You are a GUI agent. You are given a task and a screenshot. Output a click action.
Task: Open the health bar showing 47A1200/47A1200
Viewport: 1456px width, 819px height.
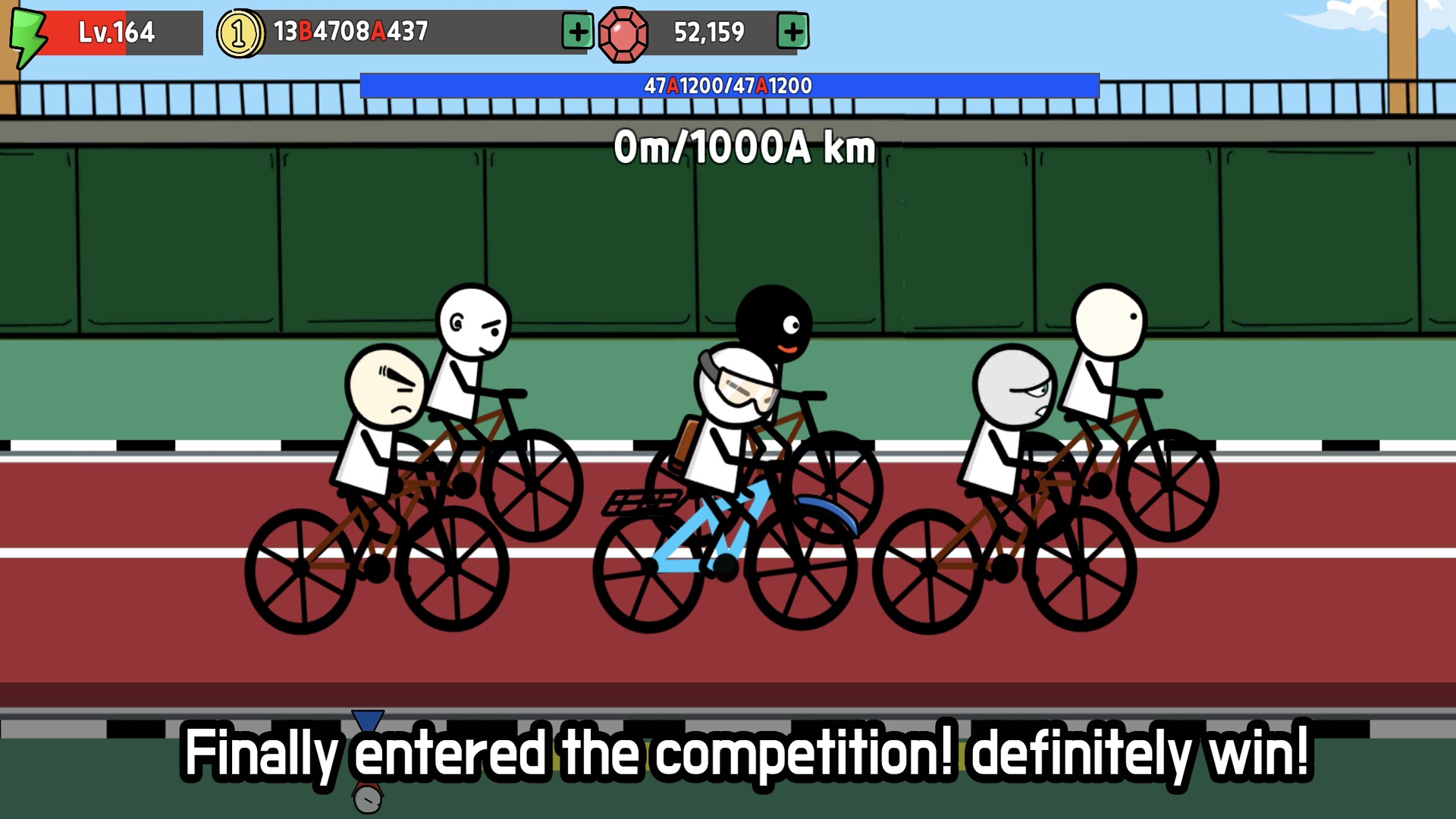[728, 86]
